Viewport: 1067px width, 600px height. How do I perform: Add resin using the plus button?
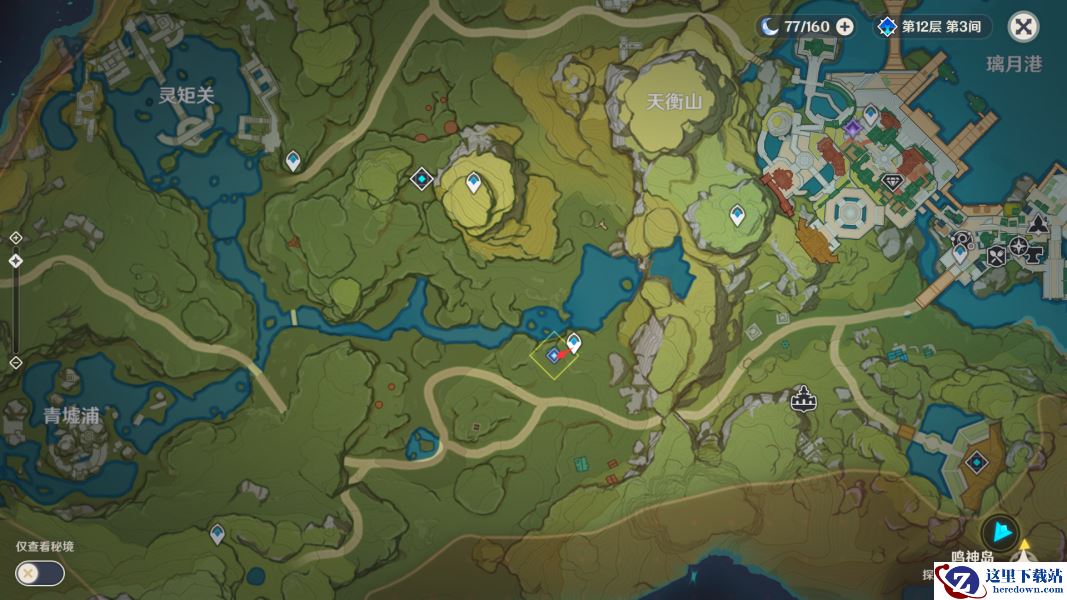(x=845, y=27)
